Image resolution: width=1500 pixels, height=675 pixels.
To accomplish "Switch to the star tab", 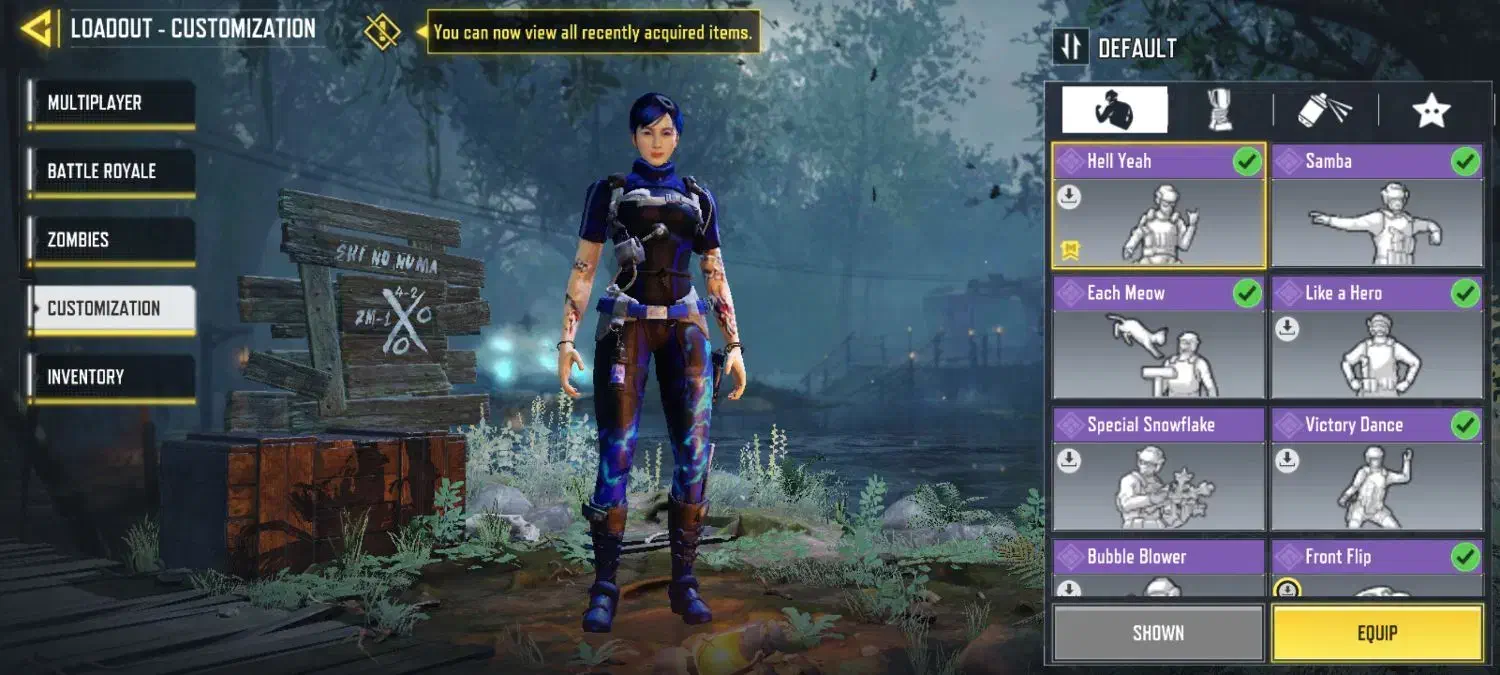I will 1431,110.
